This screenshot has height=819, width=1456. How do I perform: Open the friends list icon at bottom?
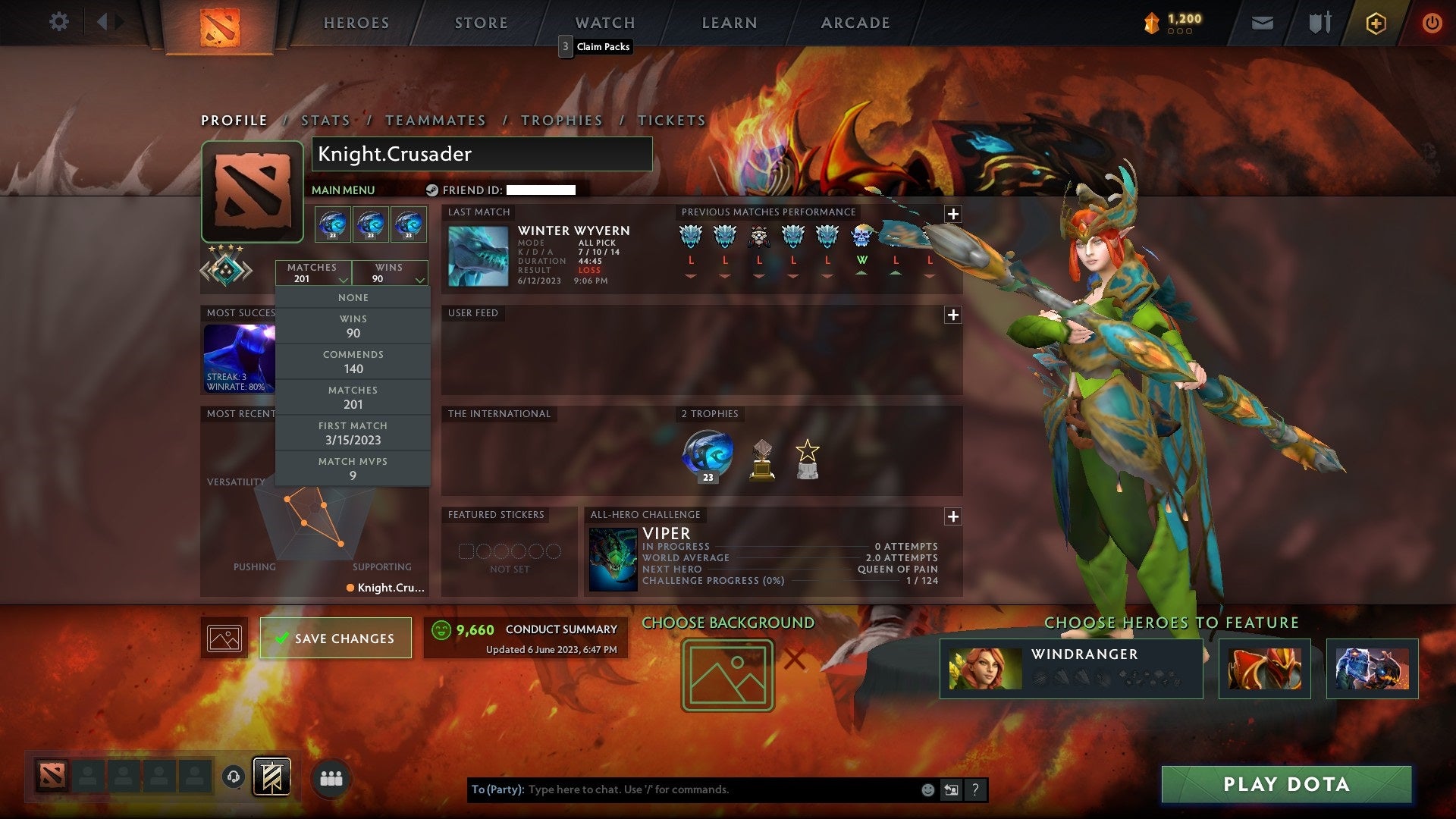pyautogui.click(x=332, y=777)
